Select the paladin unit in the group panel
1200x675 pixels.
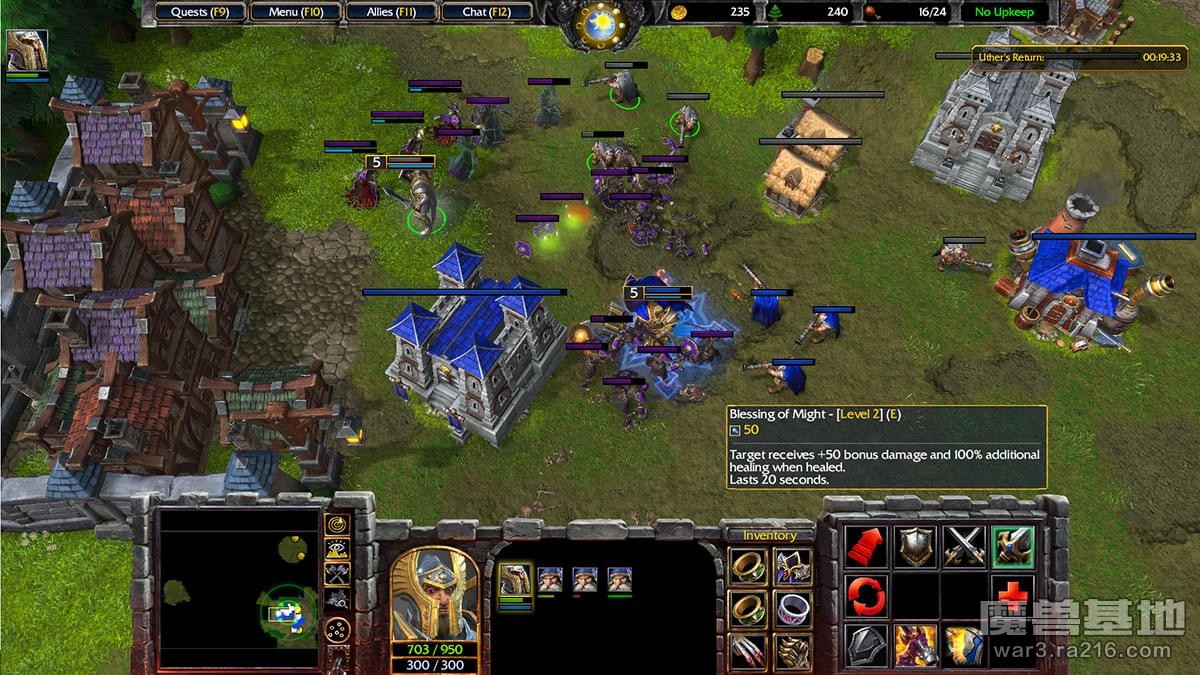(x=514, y=580)
